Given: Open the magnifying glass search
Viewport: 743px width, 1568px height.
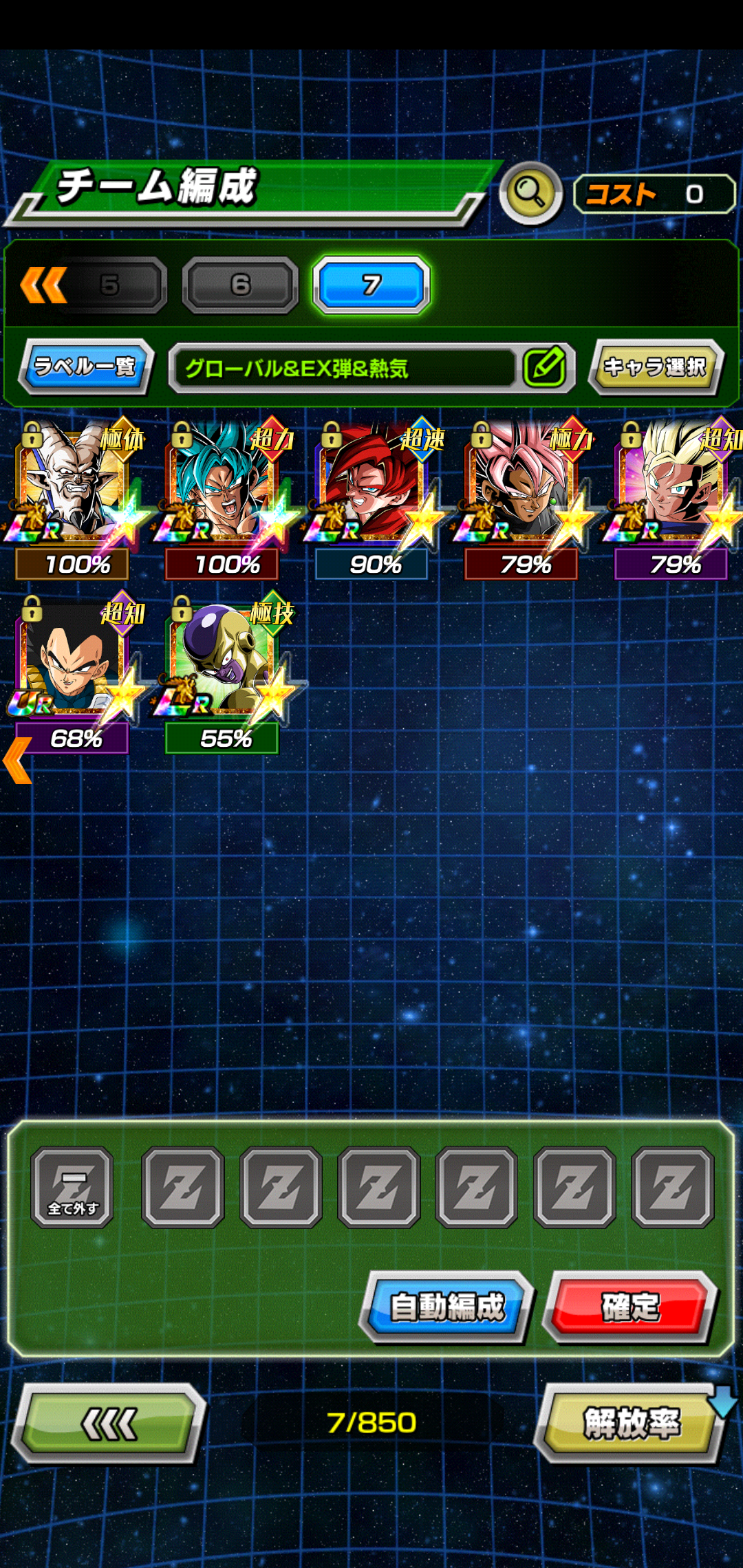Looking at the screenshot, I should [x=530, y=193].
